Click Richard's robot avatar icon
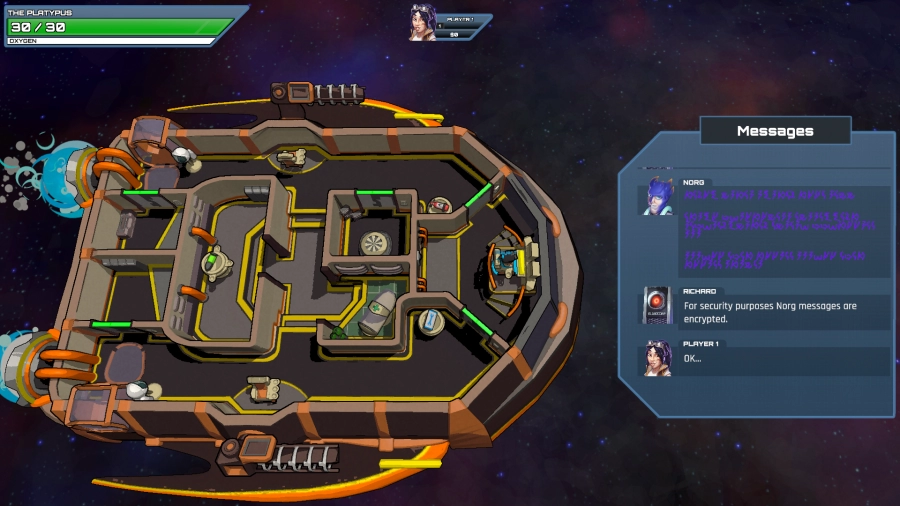This screenshot has width=900, height=506. (x=658, y=306)
